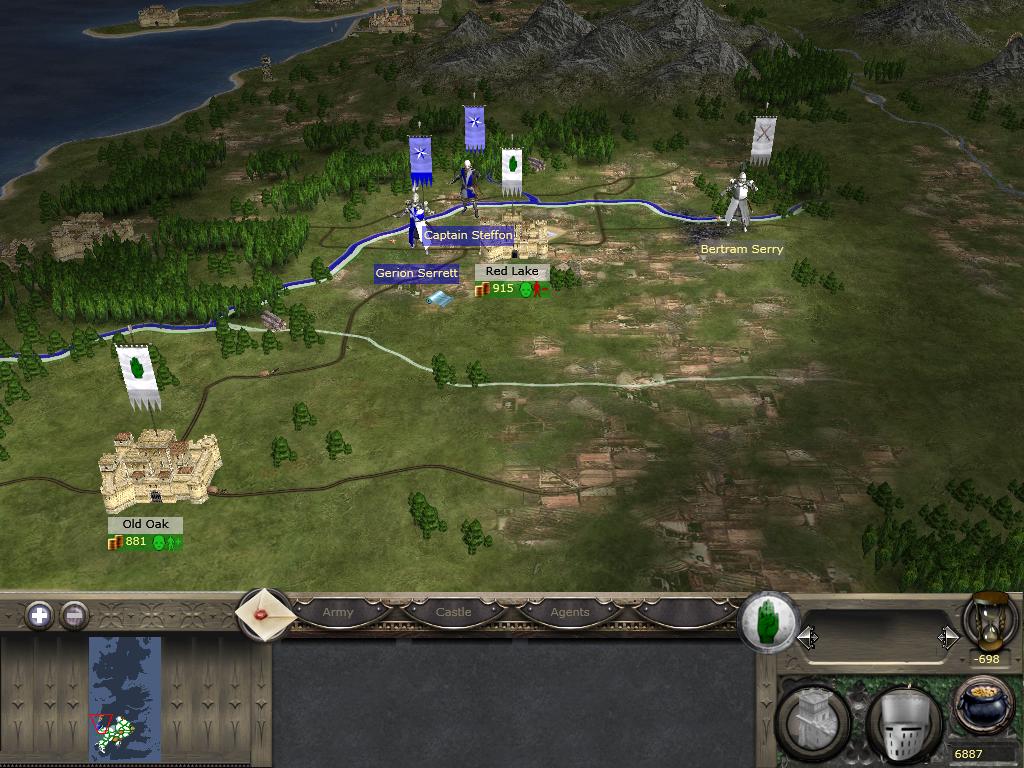
Task: Zoom out the minimap with minus button
Action: point(74,615)
